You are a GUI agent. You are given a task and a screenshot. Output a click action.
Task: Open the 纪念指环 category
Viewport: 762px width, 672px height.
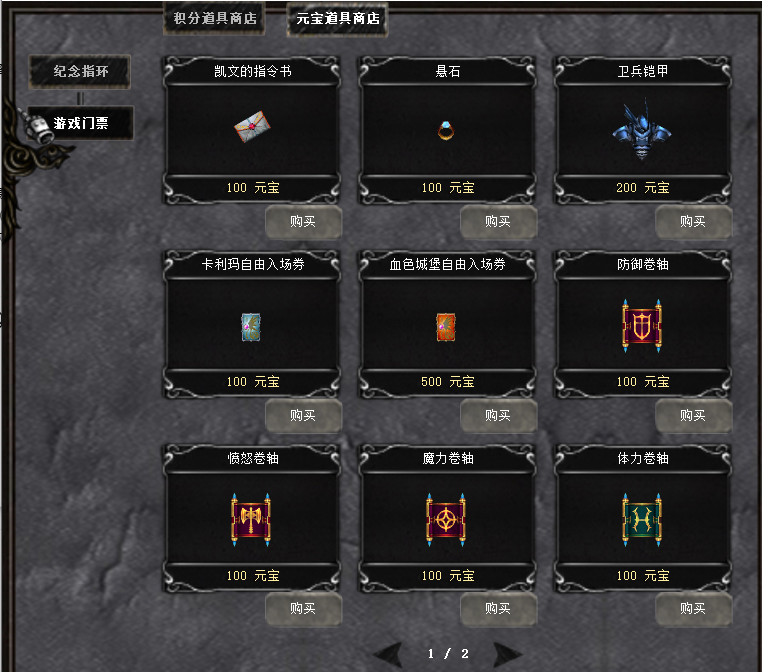80,71
